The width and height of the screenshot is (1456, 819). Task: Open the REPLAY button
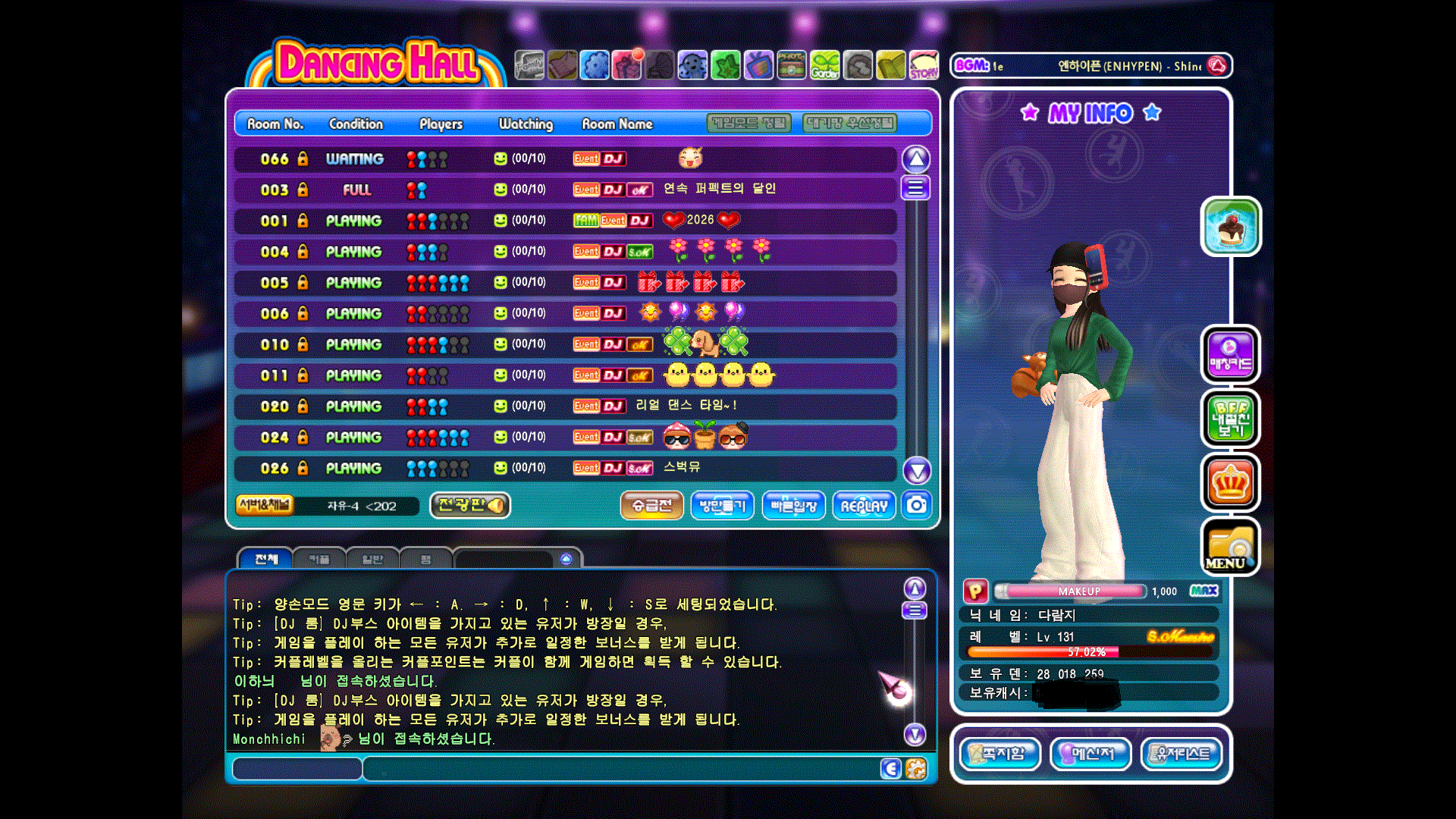coord(864,506)
